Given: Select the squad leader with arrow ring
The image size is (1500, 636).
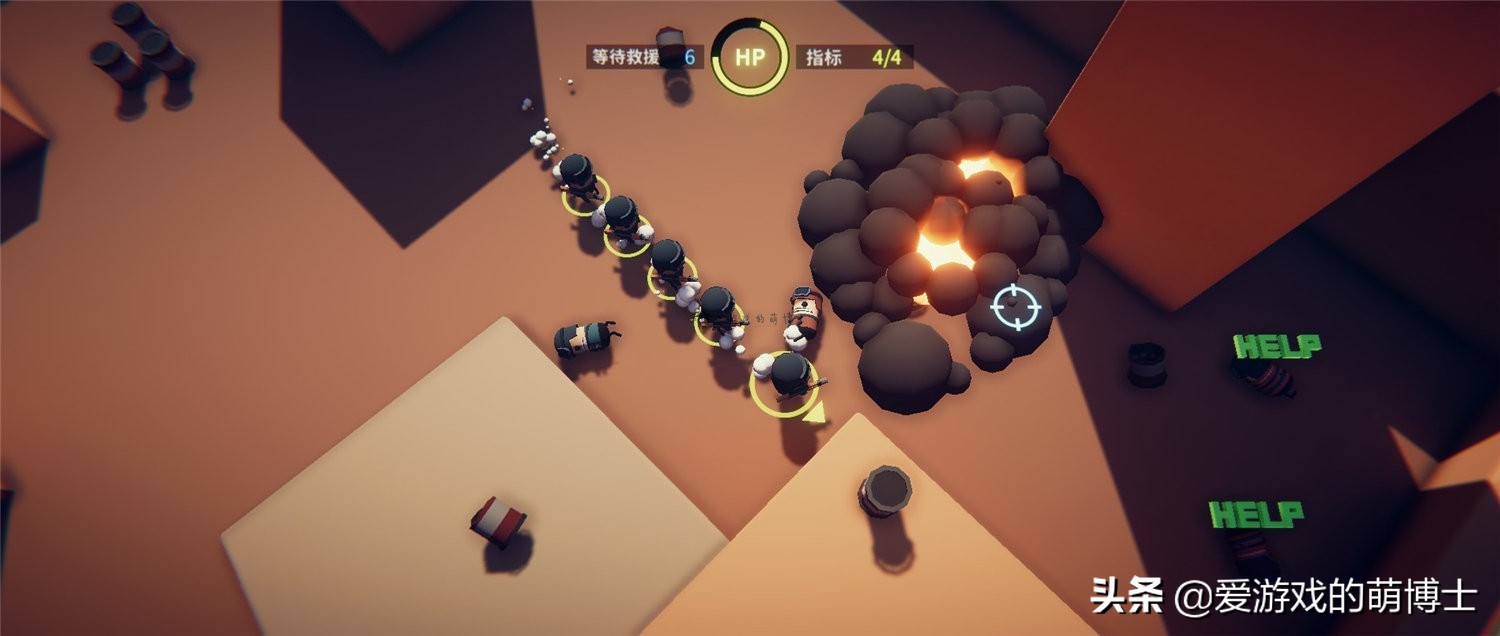Looking at the screenshot, I should [789, 379].
